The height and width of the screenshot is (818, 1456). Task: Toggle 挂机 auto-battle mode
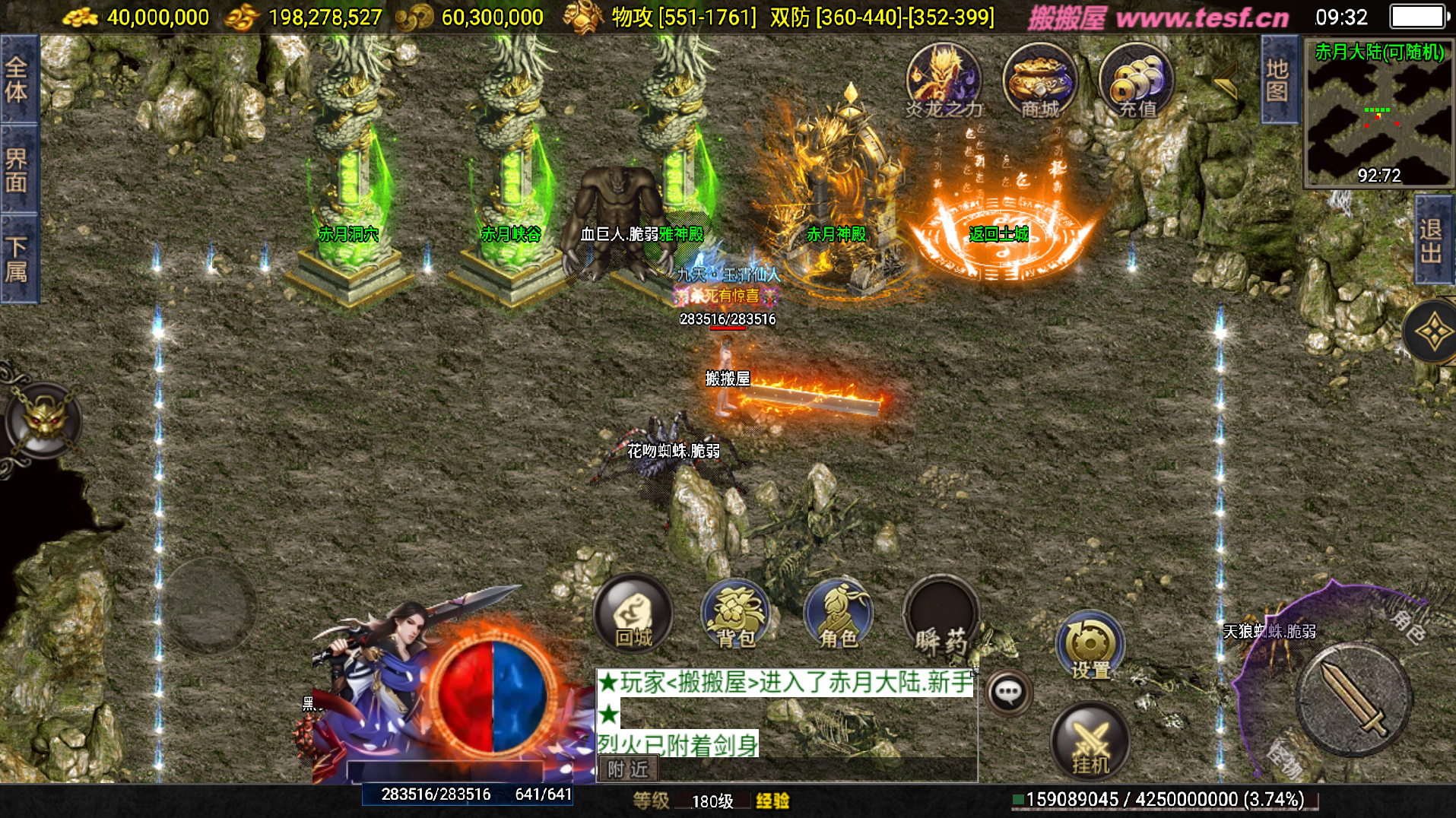point(1090,741)
